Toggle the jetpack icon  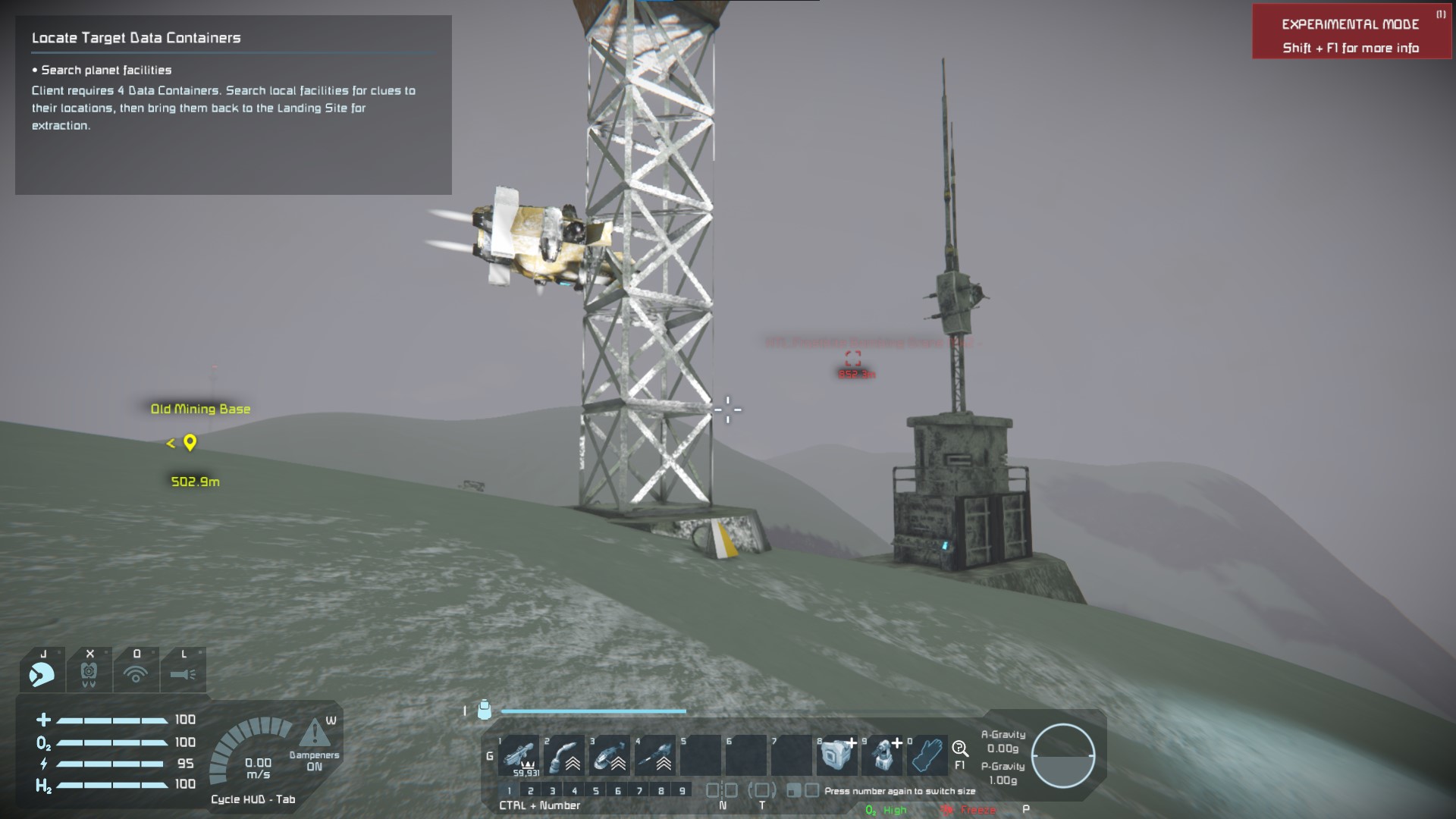click(89, 672)
